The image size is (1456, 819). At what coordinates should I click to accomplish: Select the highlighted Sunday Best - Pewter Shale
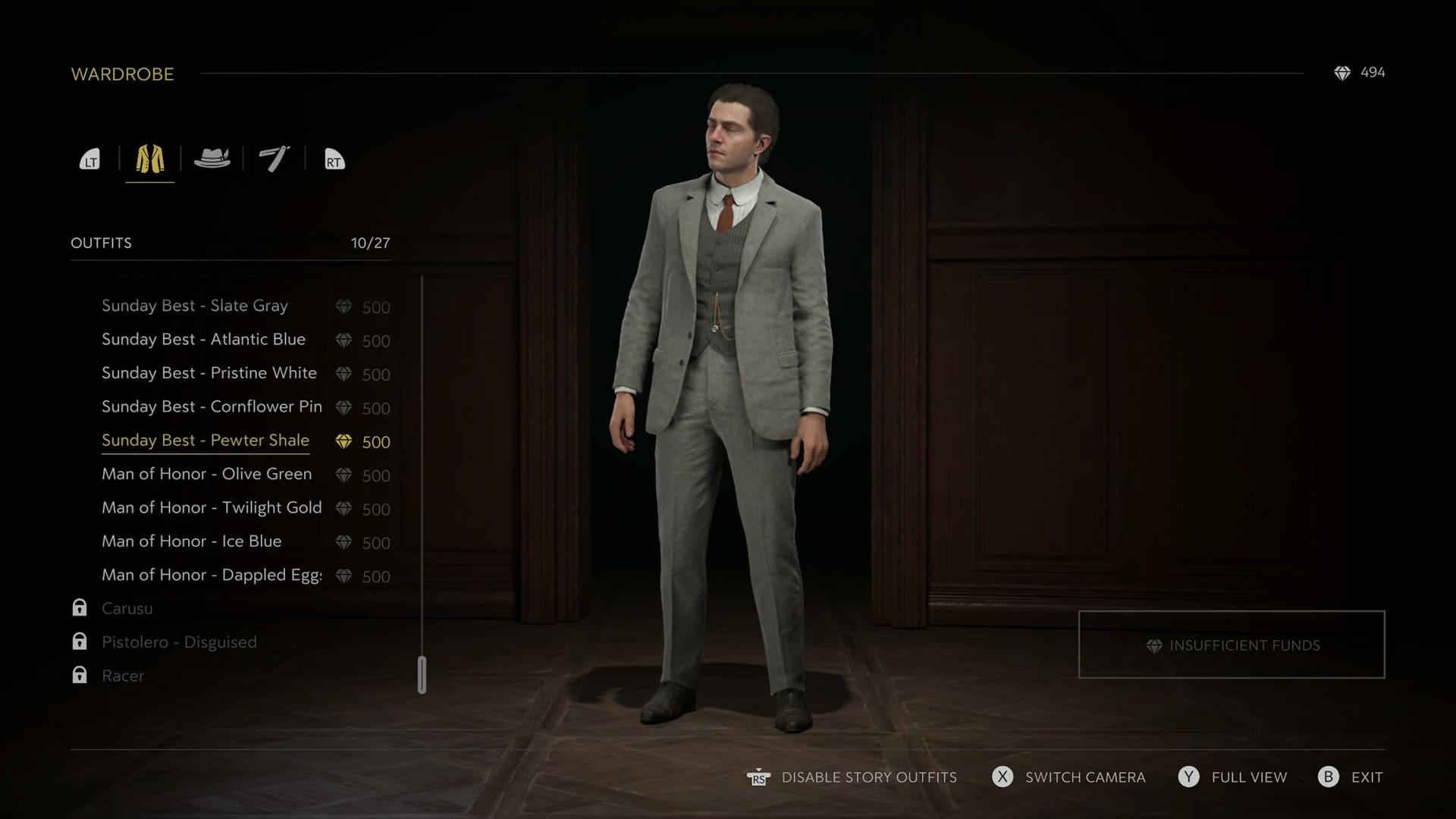[206, 440]
